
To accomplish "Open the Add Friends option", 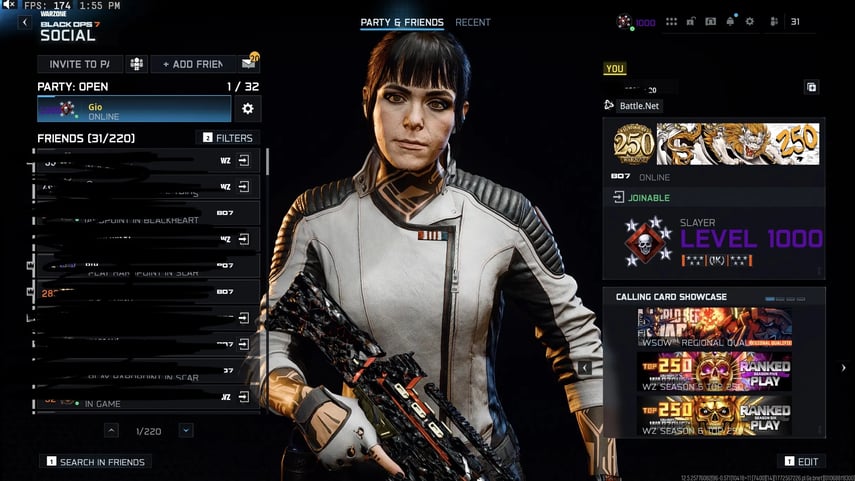I will coord(193,64).
